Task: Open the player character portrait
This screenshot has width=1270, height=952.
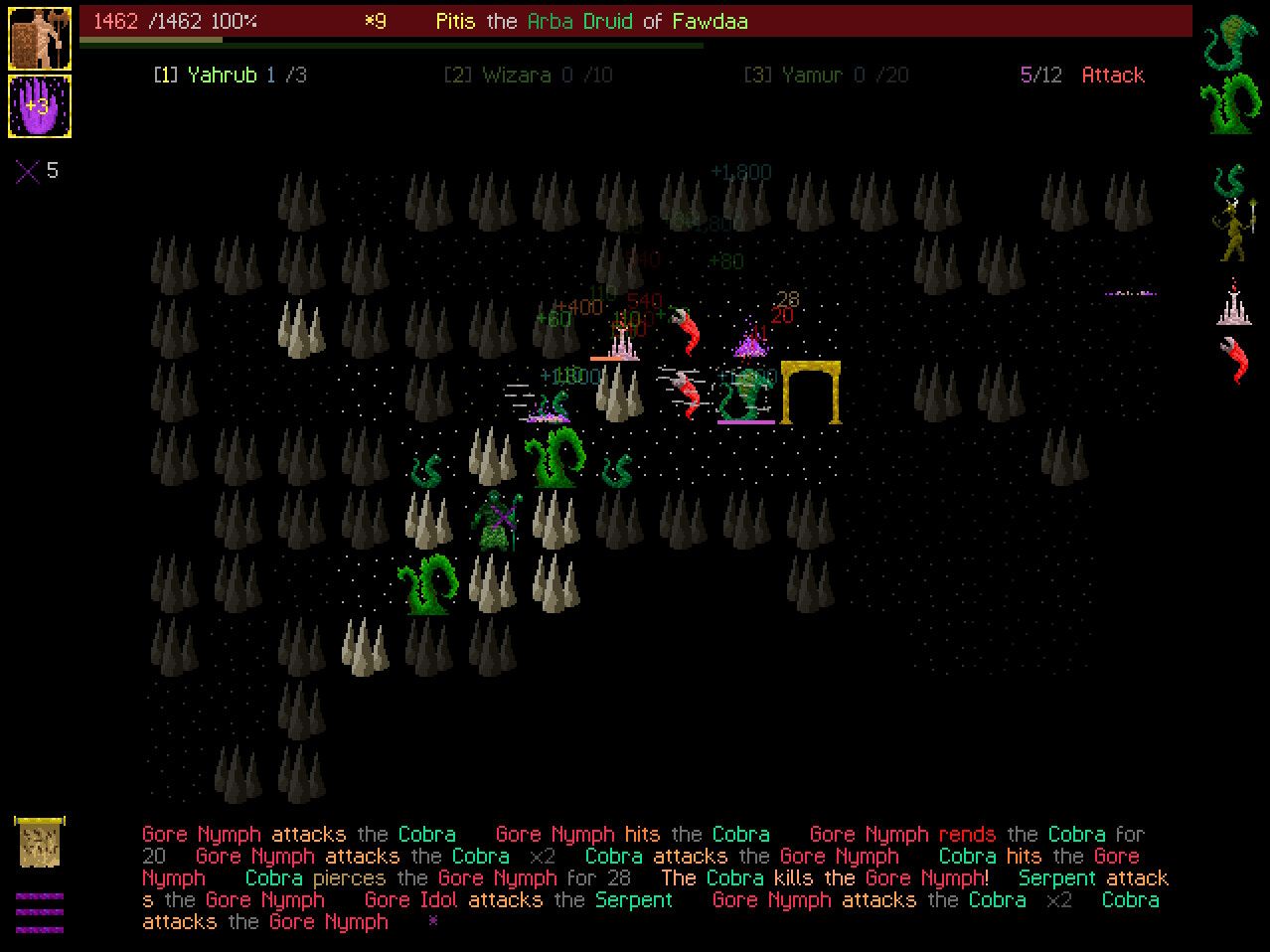Action: pyautogui.click(x=40, y=39)
